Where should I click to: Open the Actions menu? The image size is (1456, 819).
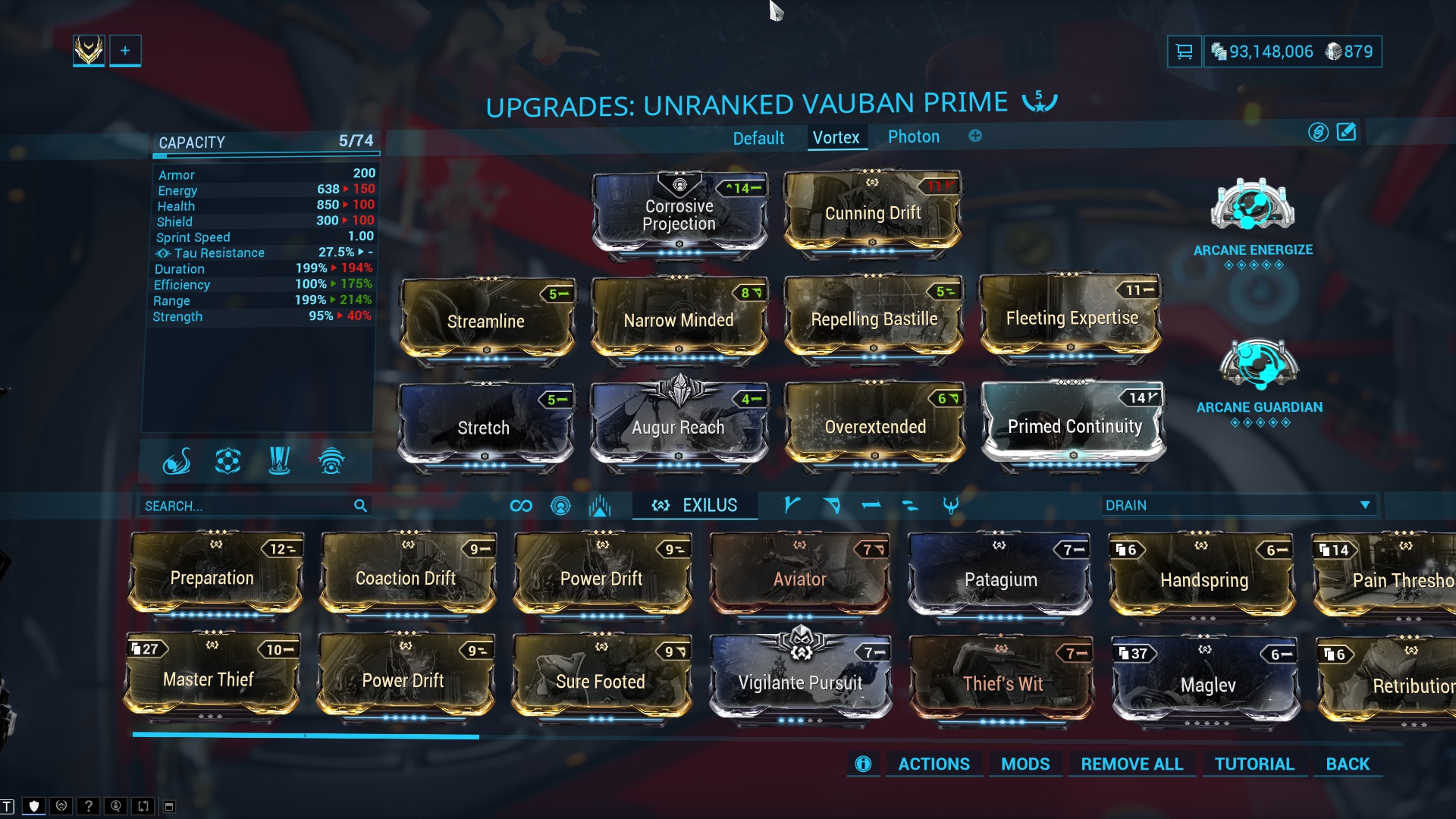pyautogui.click(x=934, y=764)
